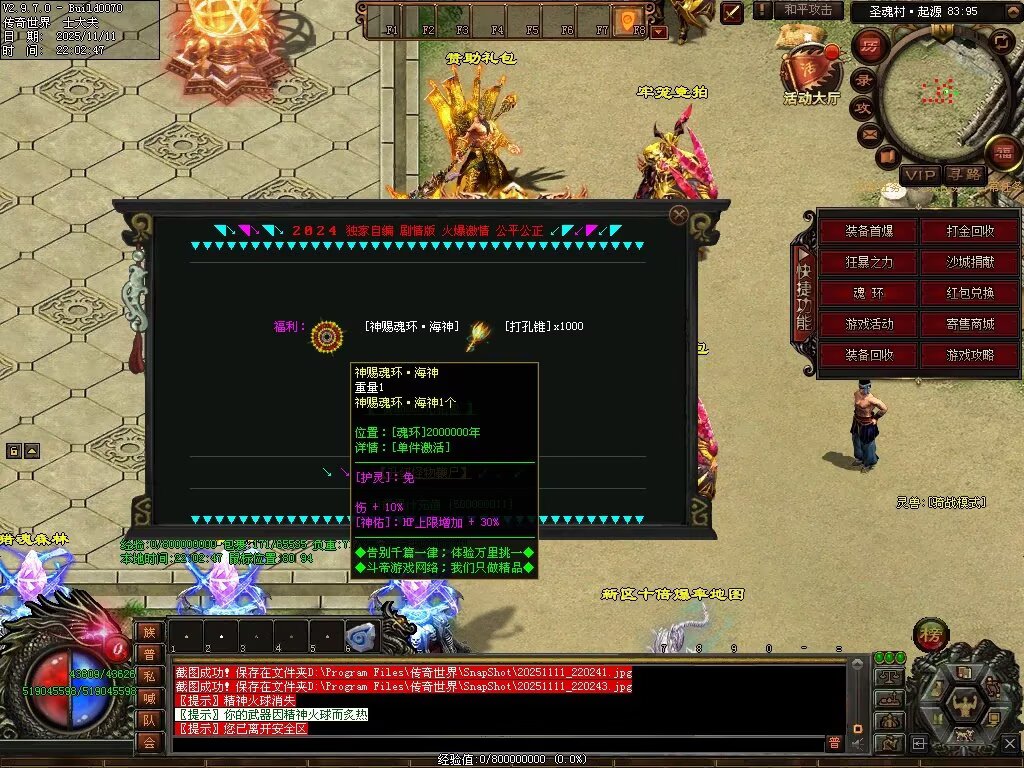1024x768 pixels.
Task: Open the 装备首爆 quick function
Action: [x=868, y=231]
